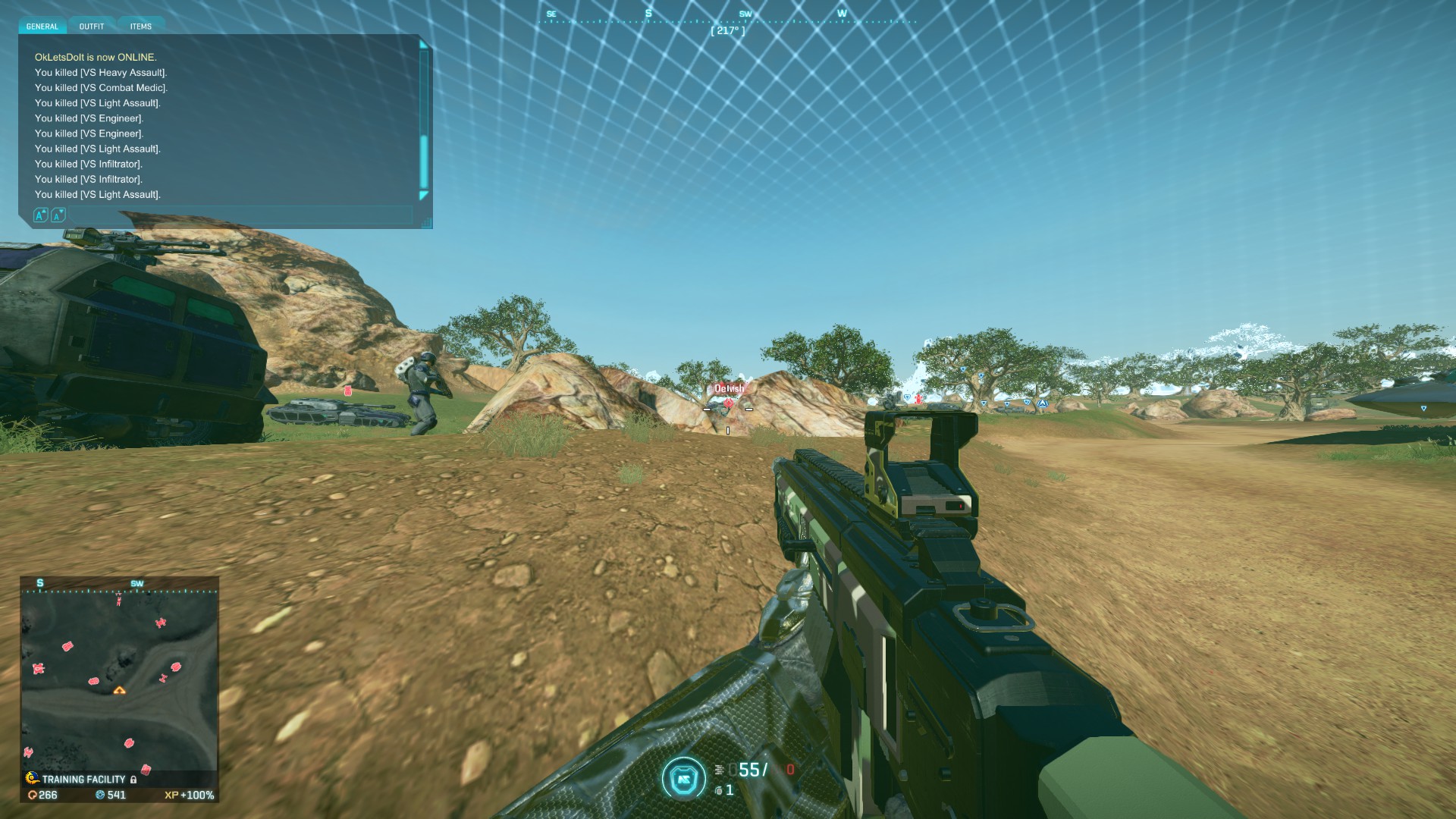This screenshot has width=1456, height=819.
Task: Switch to the GENERAL chat tab
Action: click(42, 27)
